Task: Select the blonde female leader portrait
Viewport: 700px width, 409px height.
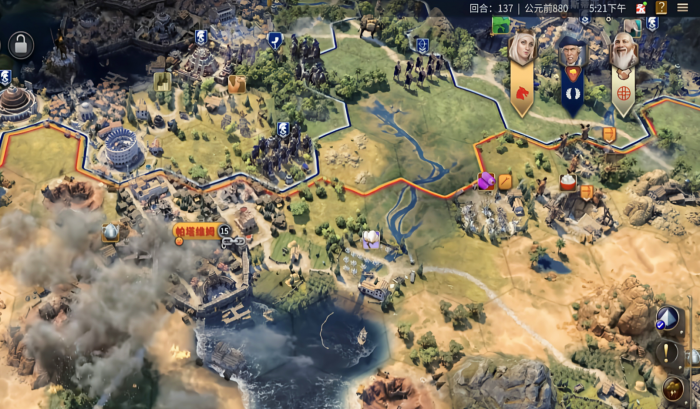Action: click(x=522, y=47)
